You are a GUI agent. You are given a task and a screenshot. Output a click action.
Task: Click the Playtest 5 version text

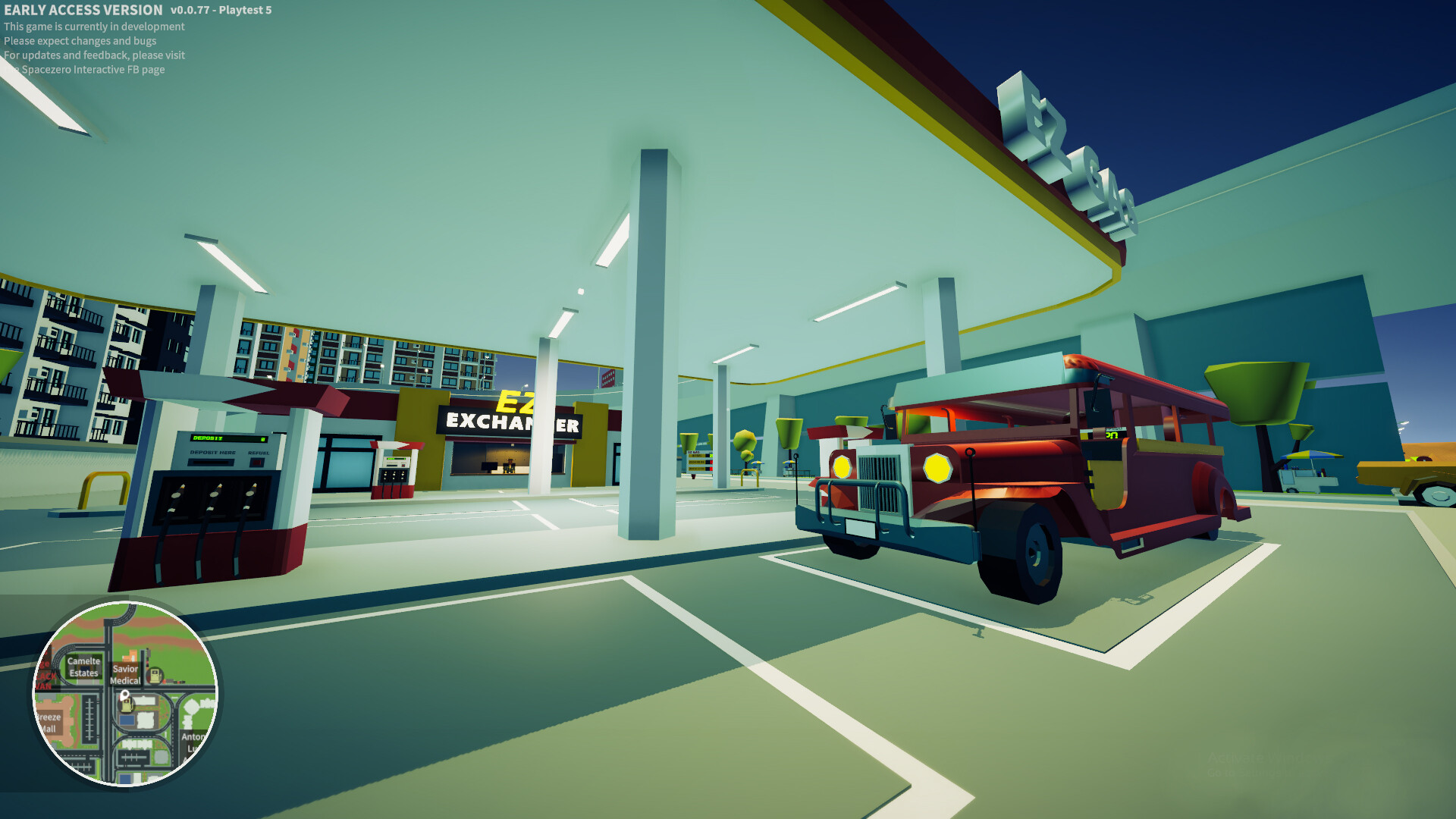tap(243, 11)
